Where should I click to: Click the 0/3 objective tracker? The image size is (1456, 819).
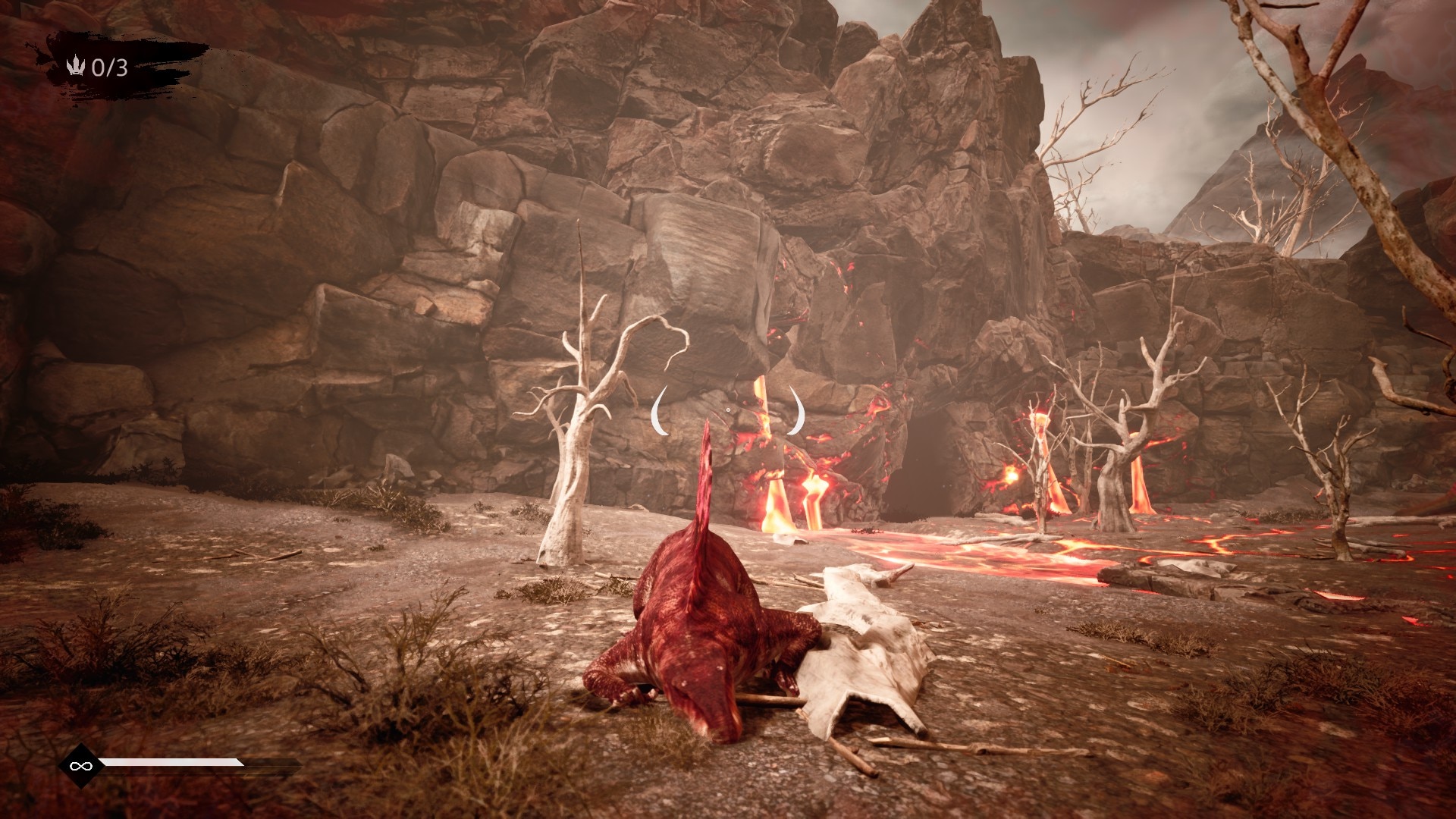coord(99,68)
